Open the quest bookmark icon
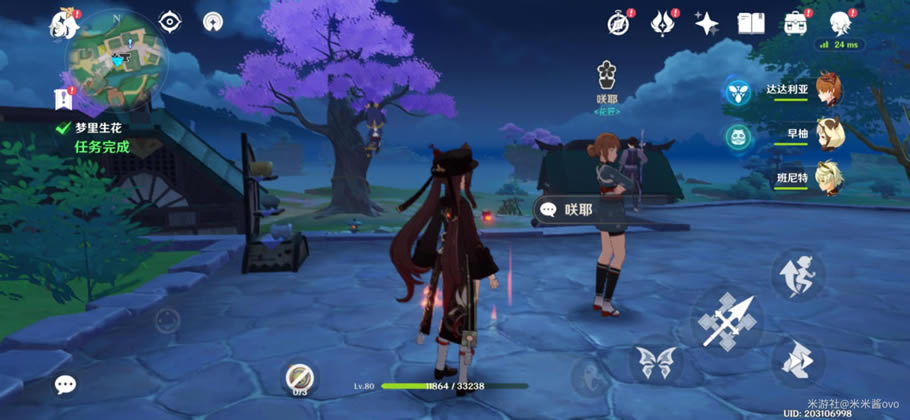The height and width of the screenshot is (420, 910). tap(64, 98)
